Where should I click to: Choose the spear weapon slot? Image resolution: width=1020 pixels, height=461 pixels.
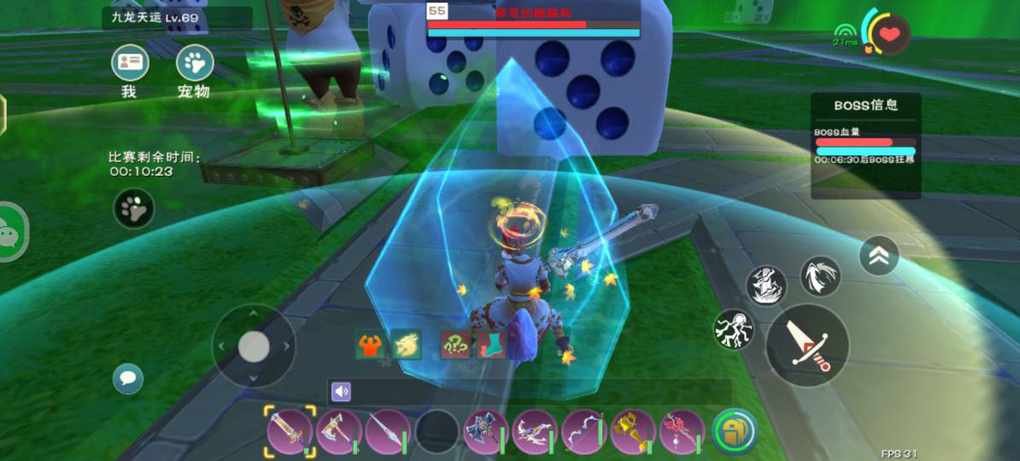(388, 431)
